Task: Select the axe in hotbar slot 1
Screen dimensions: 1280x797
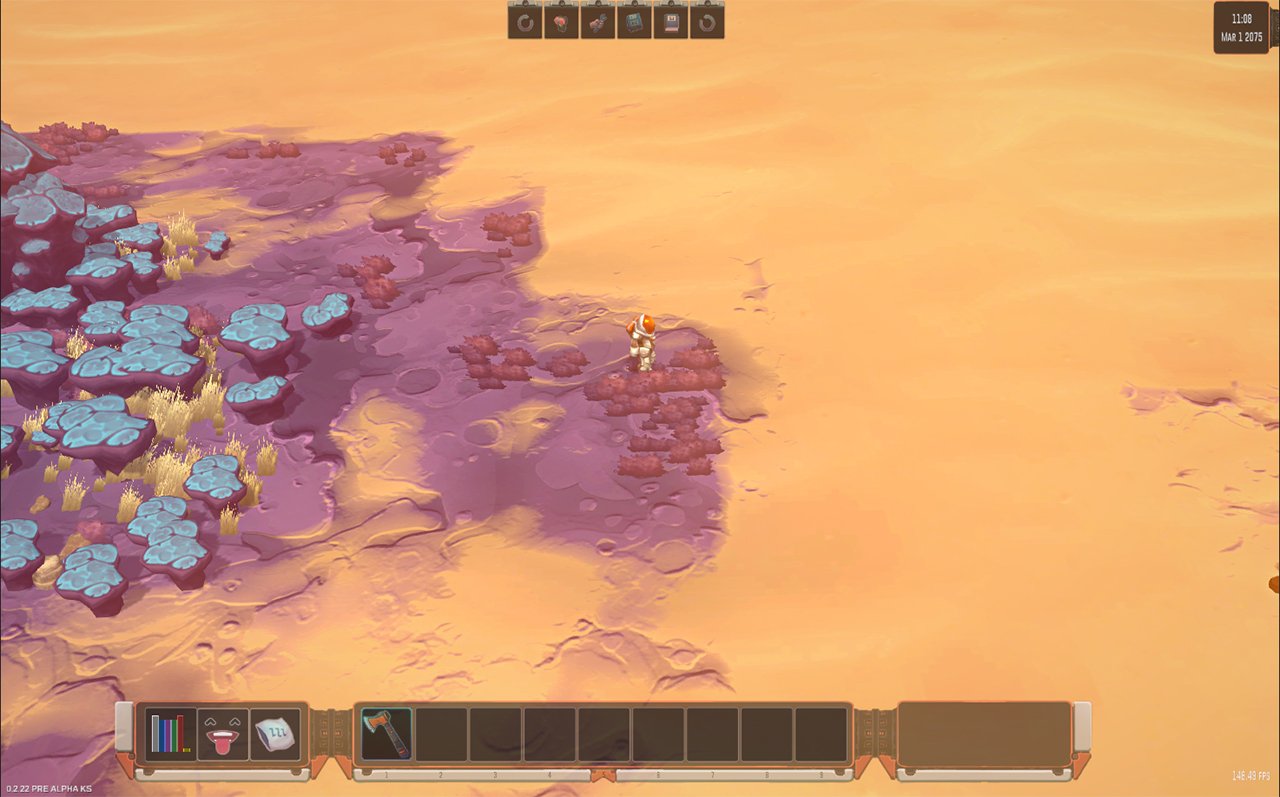Action: (386, 733)
